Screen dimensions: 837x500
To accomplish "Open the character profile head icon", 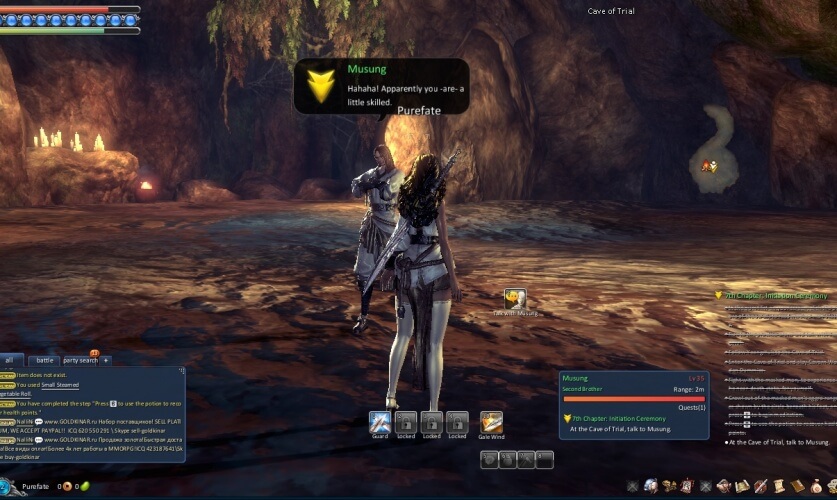I will pyautogui.click(x=651, y=486).
